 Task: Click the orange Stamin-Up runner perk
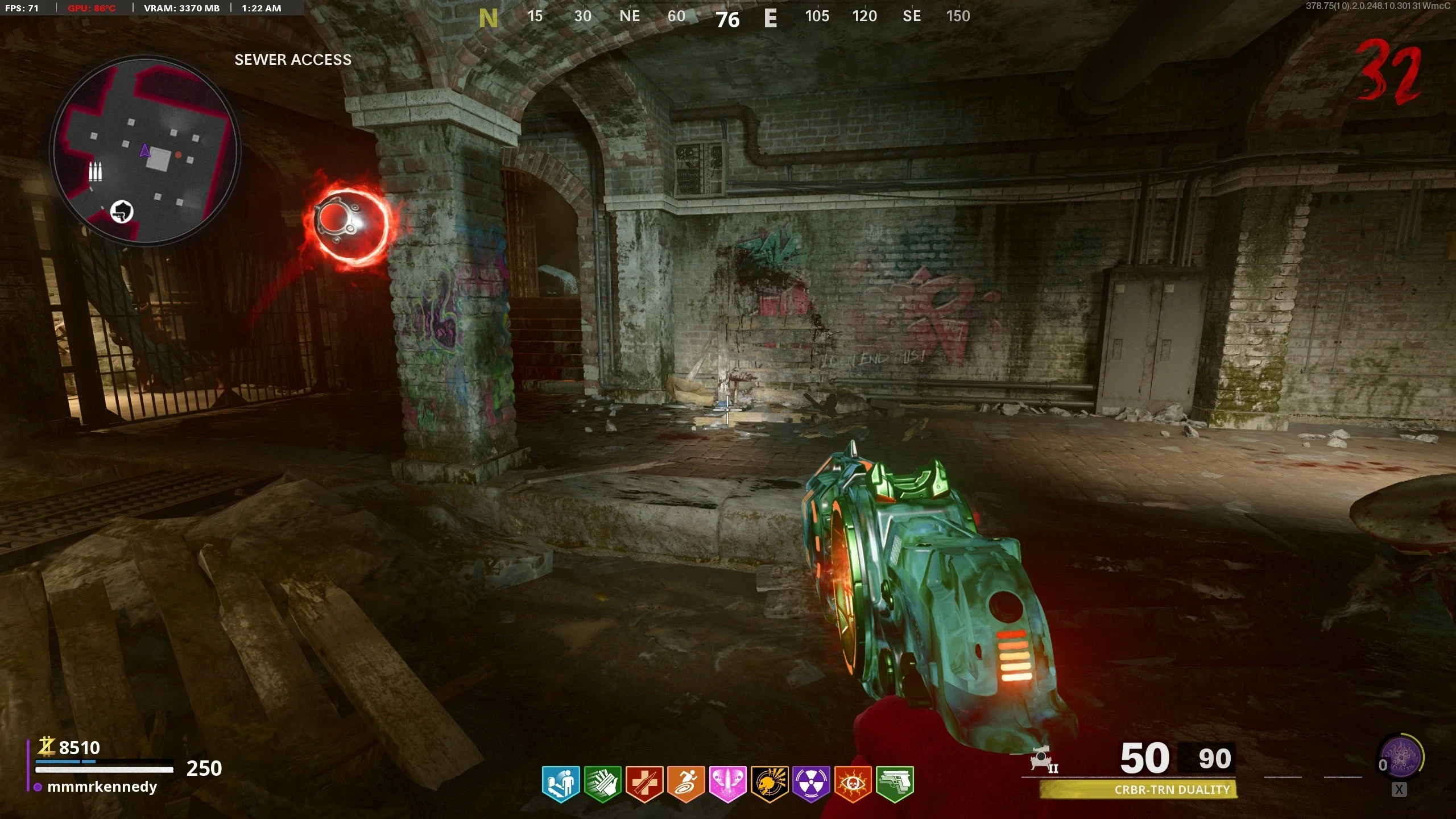(x=686, y=784)
